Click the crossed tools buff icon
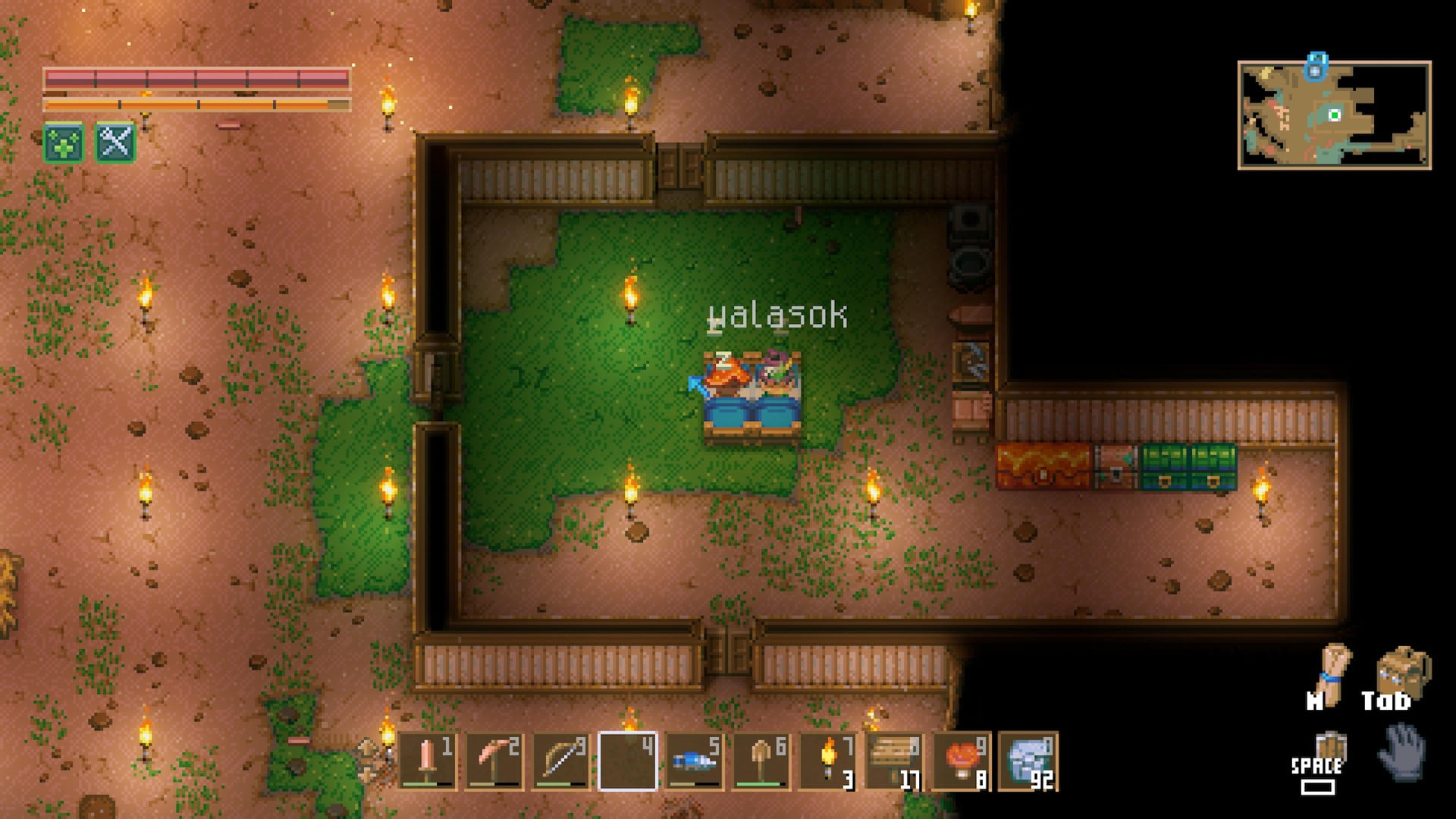This screenshot has height=819, width=1456. pyautogui.click(x=115, y=143)
